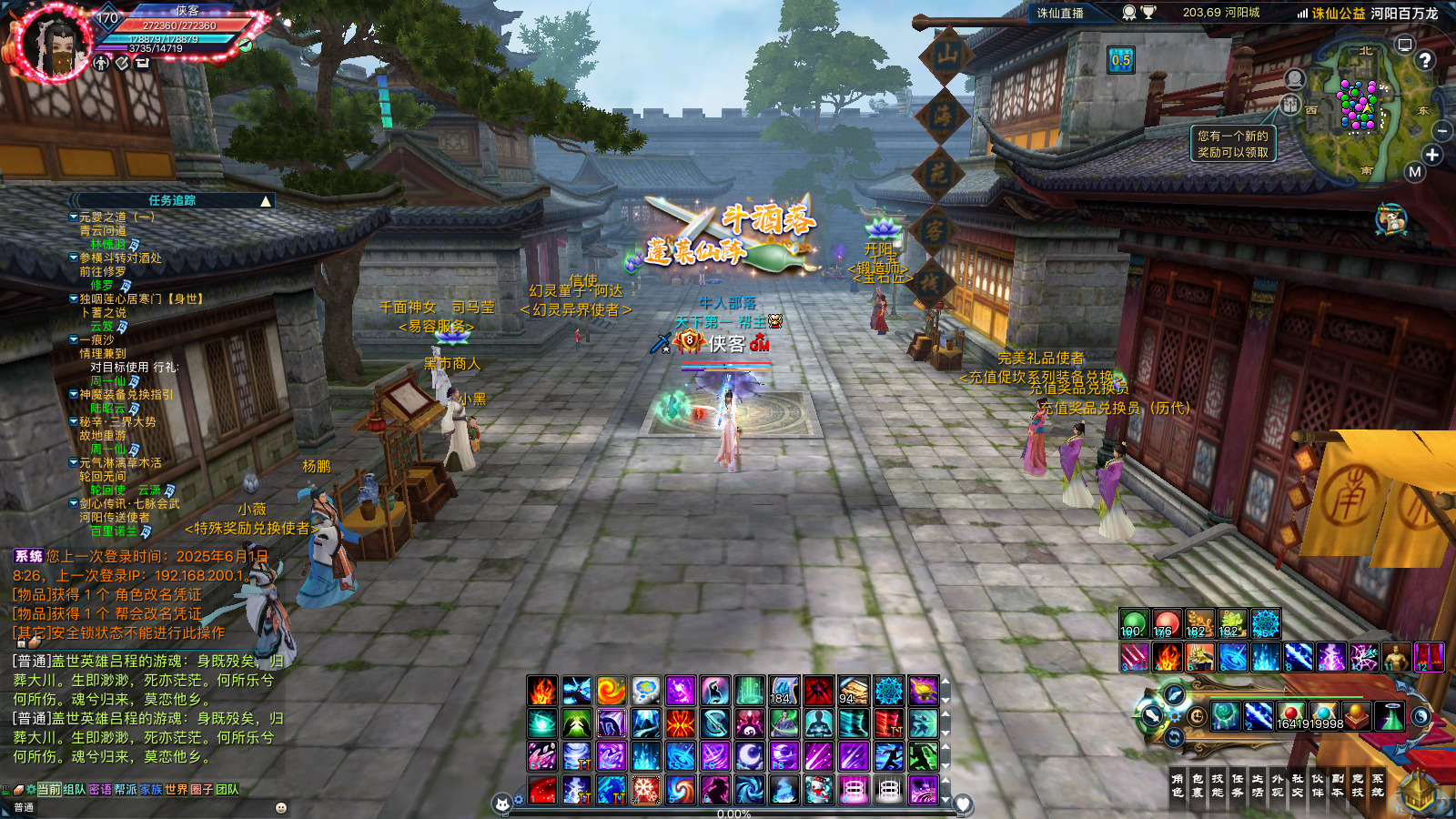This screenshot has width=1456, height=819.
Task: Switch chat to the 组队 team tab
Action: pyautogui.click(x=75, y=790)
